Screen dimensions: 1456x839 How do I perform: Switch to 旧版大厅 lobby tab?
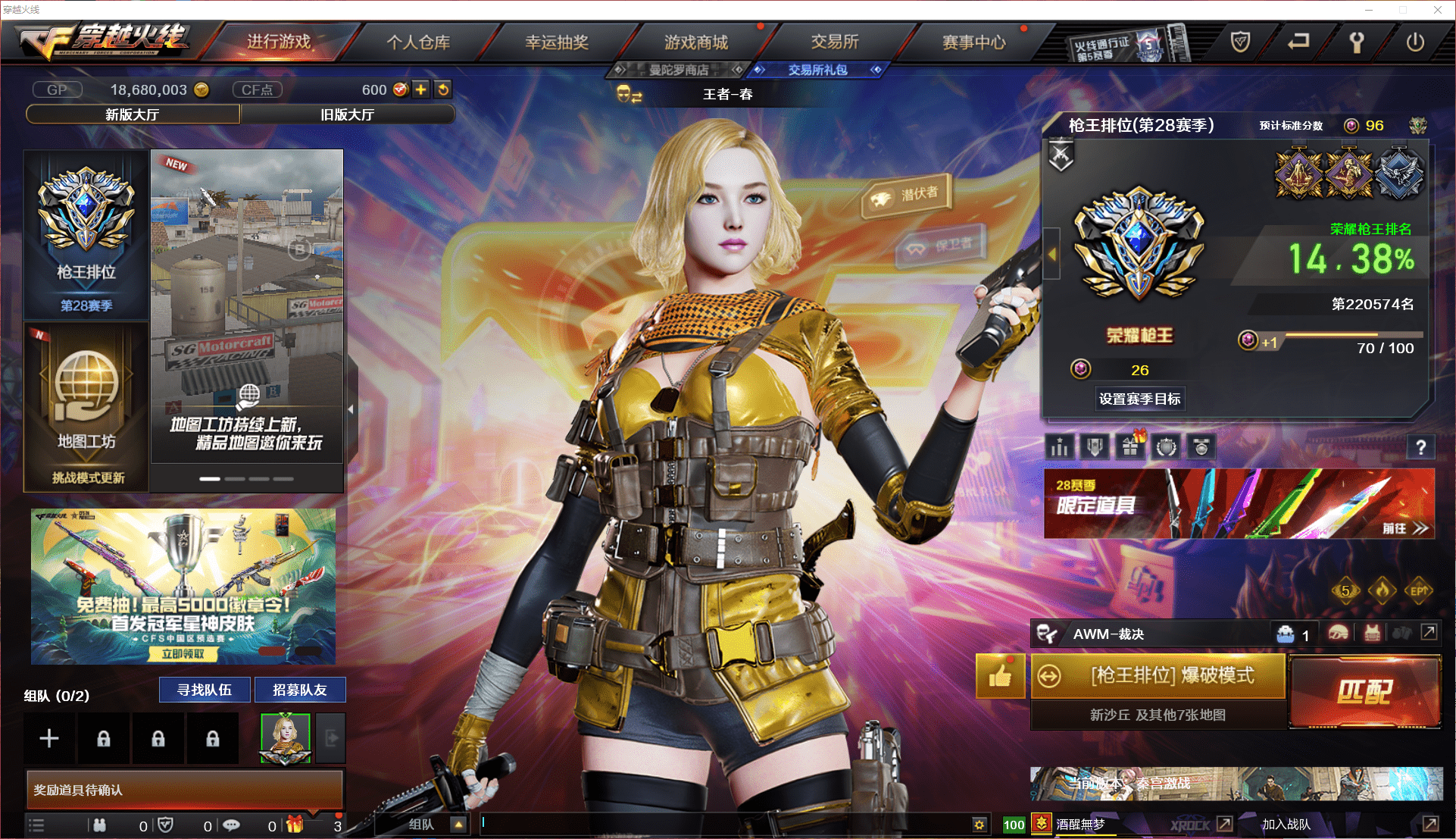coord(347,114)
